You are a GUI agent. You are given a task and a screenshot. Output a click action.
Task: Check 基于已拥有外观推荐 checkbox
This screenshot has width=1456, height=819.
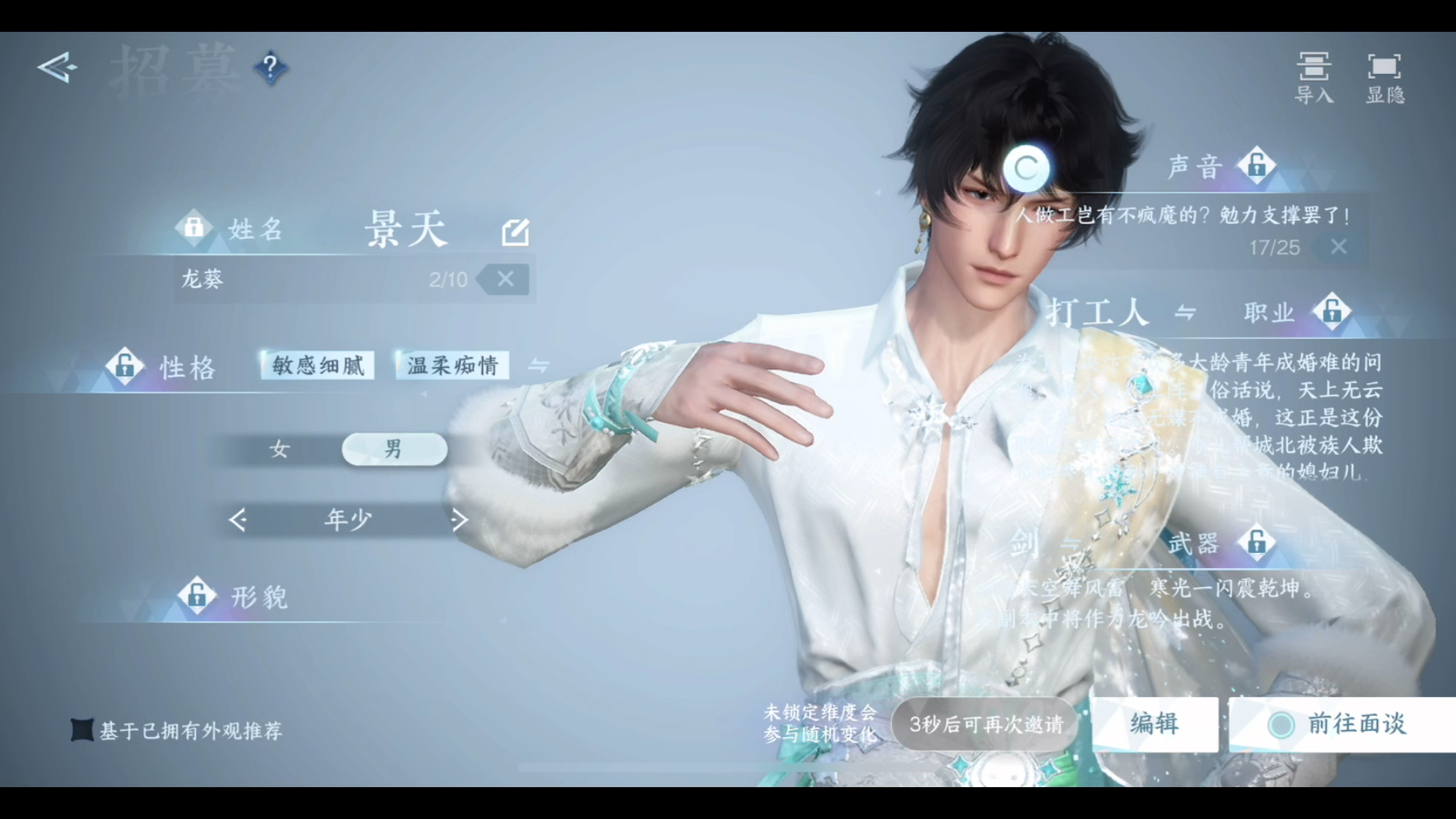click(82, 730)
